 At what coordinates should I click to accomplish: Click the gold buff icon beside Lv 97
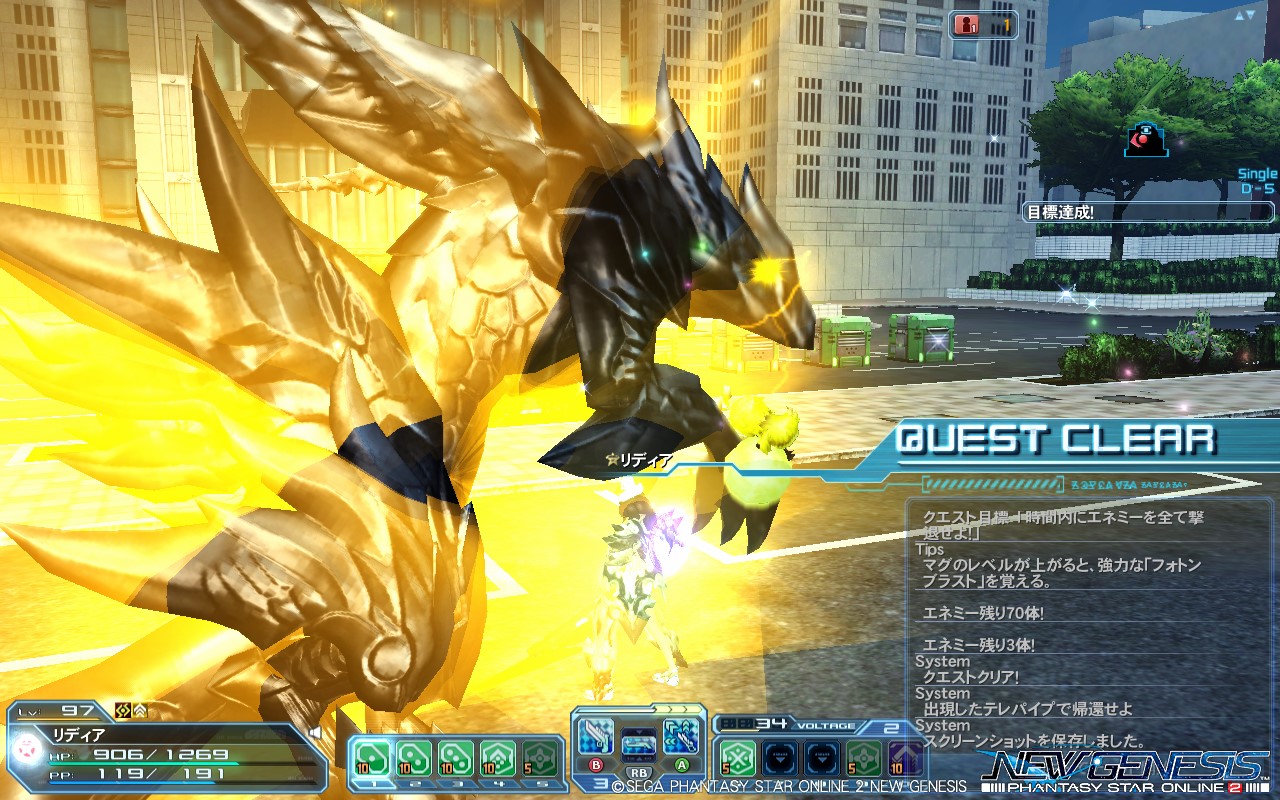123,711
